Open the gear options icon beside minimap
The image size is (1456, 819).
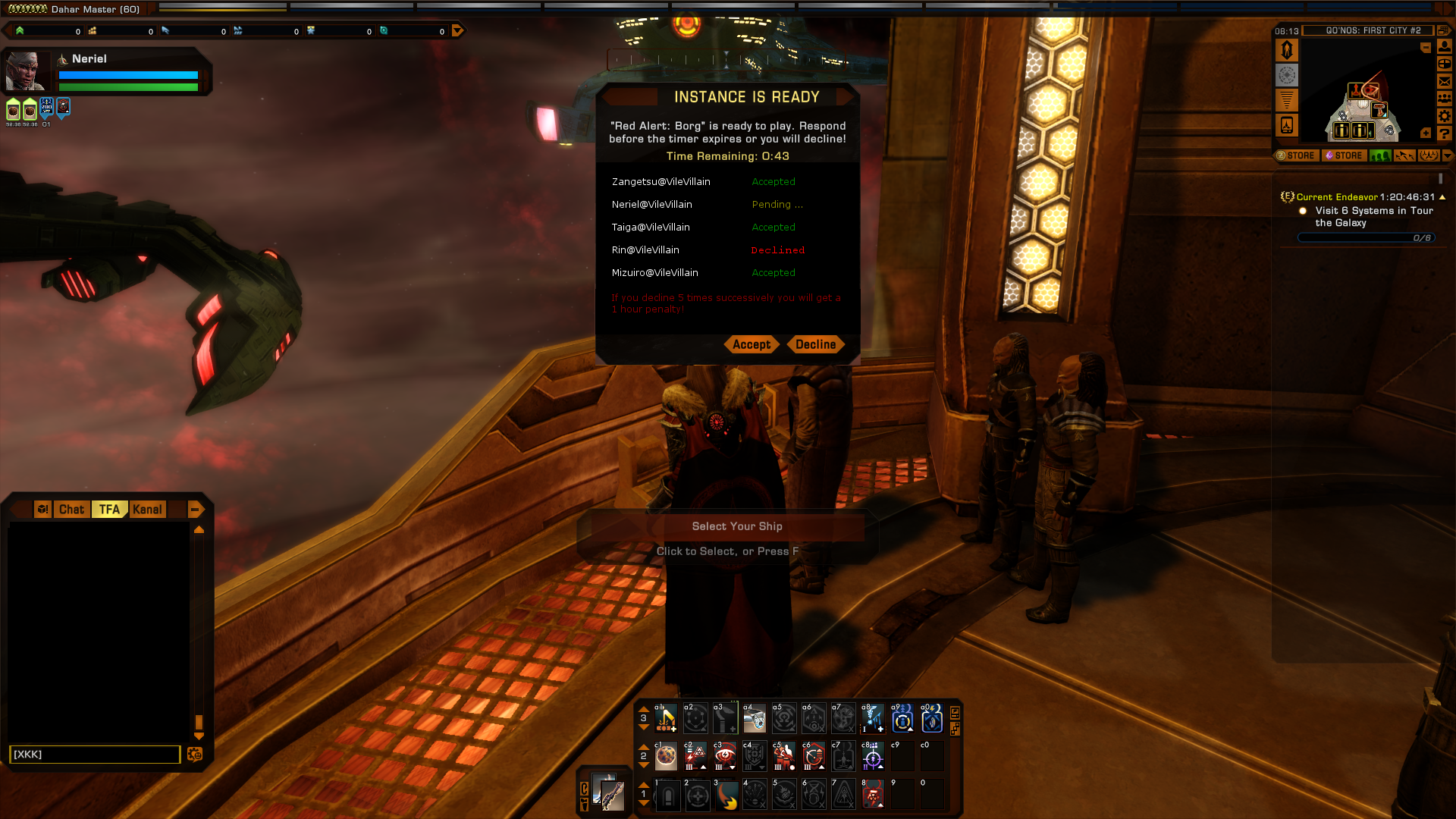(1445, 116)
